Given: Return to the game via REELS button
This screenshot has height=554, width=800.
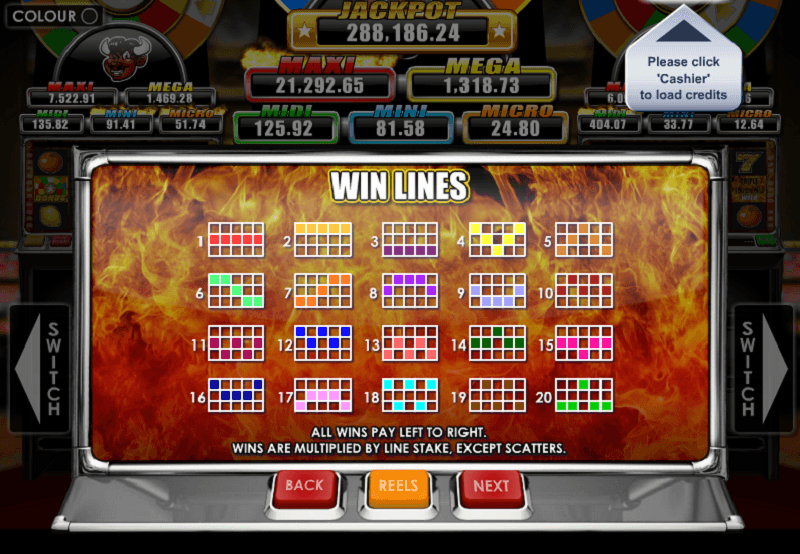Looking at the screenshot, I should click(399, 487).
